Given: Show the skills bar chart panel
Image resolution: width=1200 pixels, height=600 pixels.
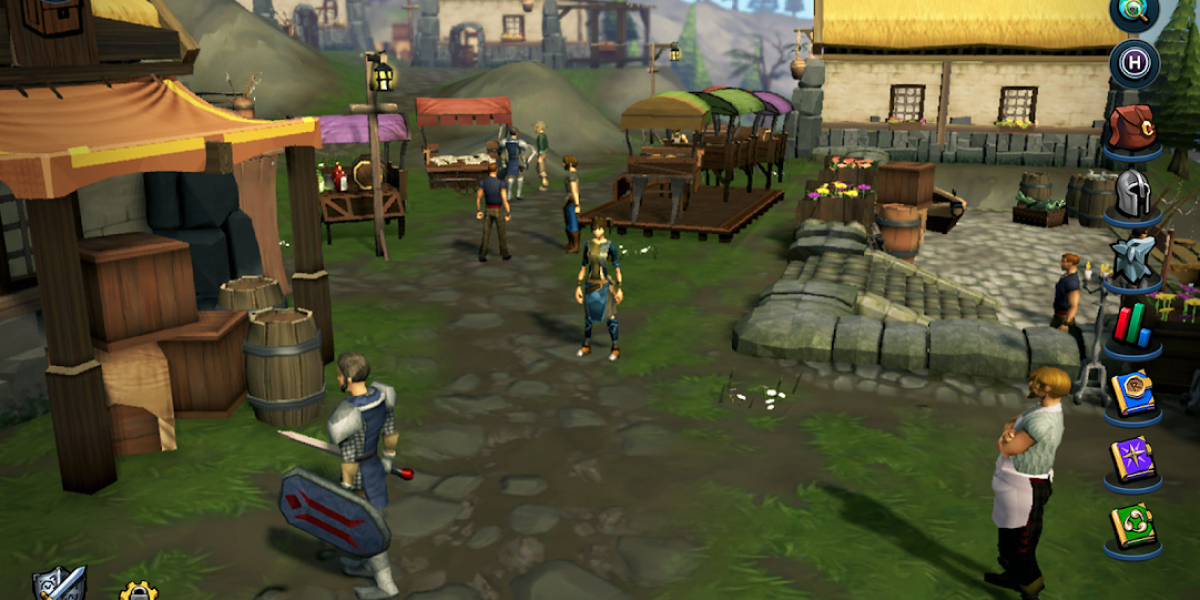Looking at the screenshot, I should point(1133,325).
